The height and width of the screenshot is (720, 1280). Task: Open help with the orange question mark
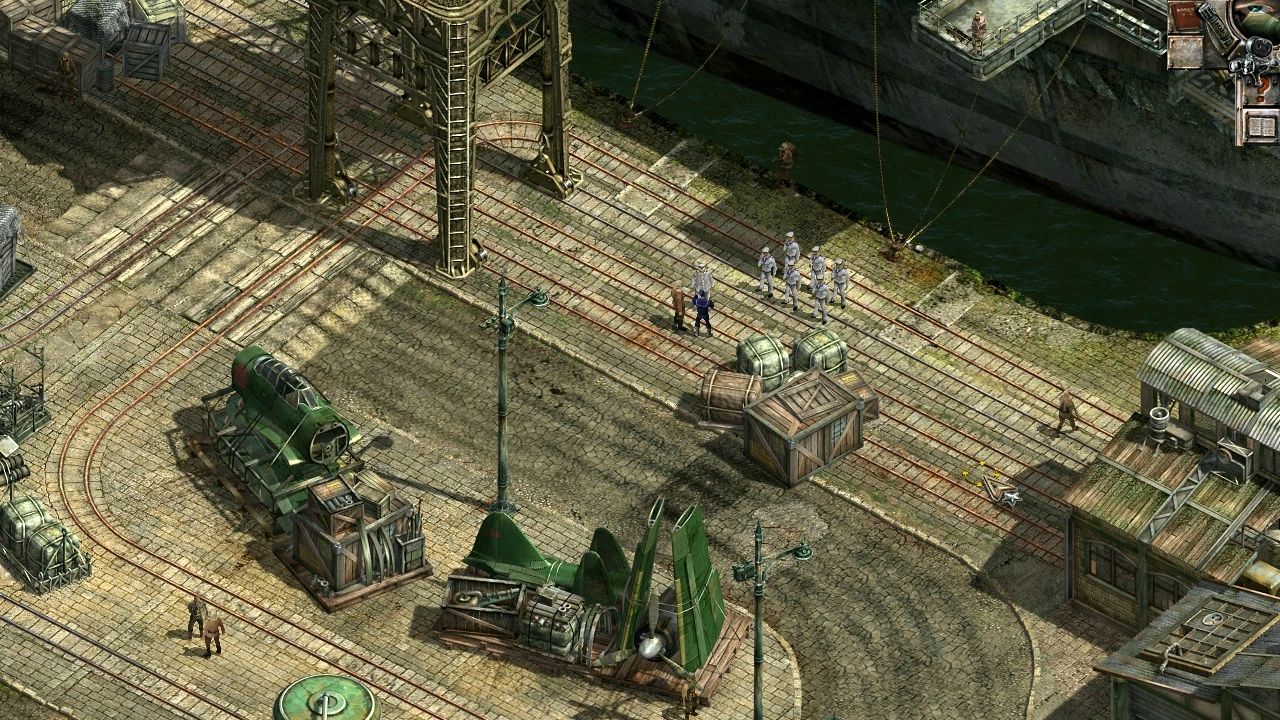point(1260,92)
